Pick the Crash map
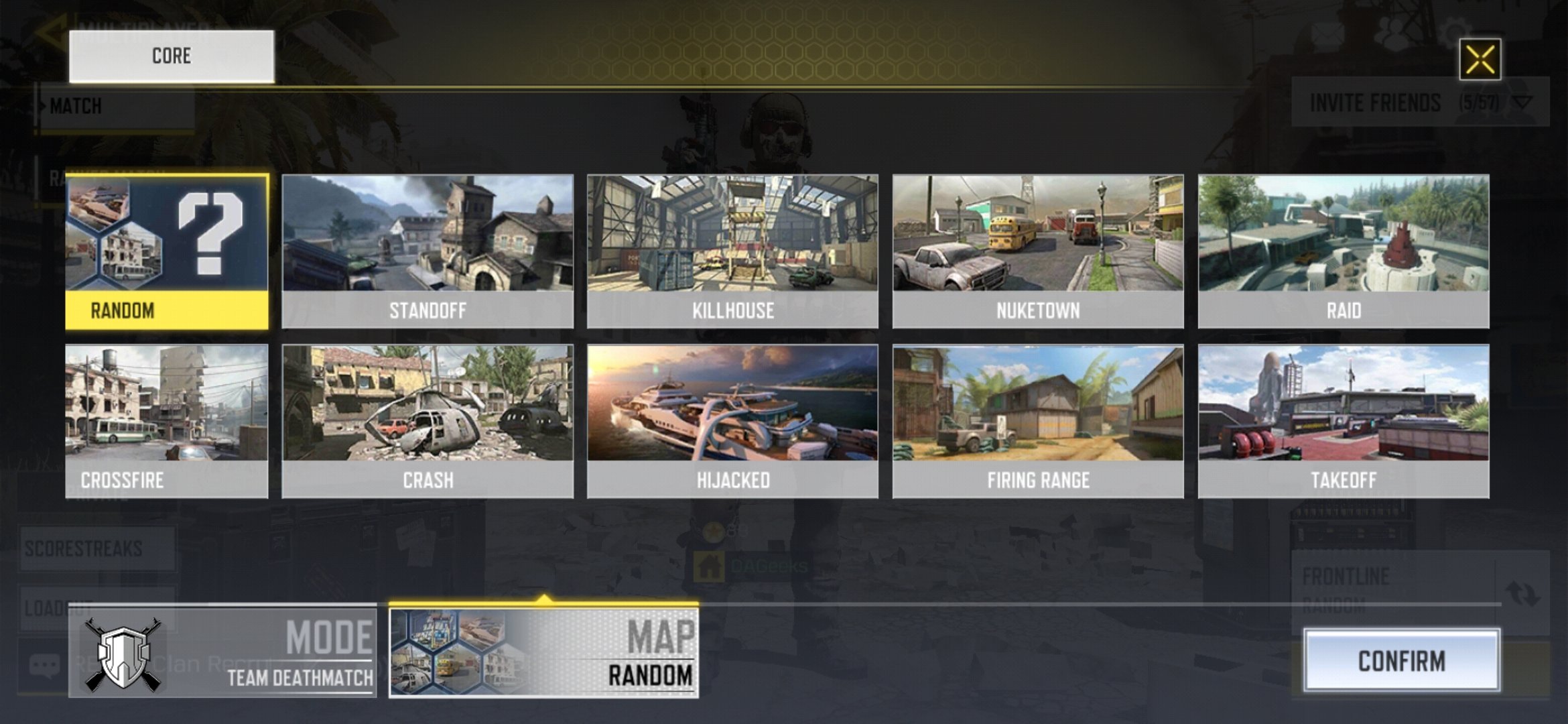Image resolution: width=1568 pixels, height=724 pixels. [x=428, y=421]
